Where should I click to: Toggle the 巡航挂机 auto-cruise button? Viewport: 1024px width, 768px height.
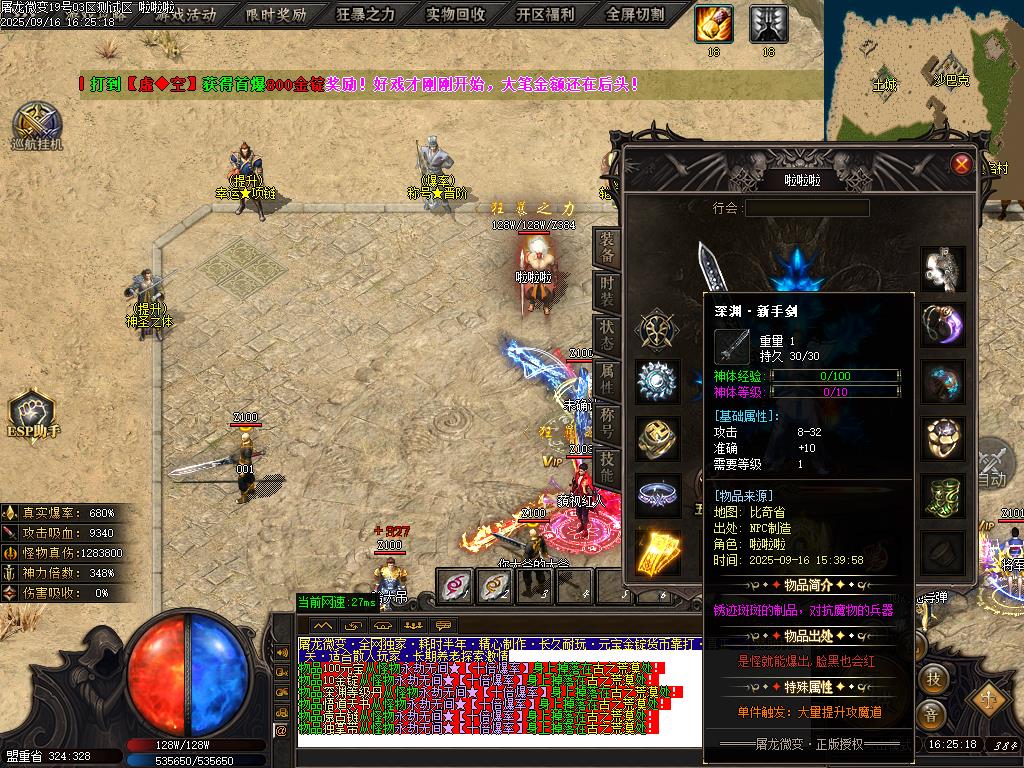(x=37, y=124)
